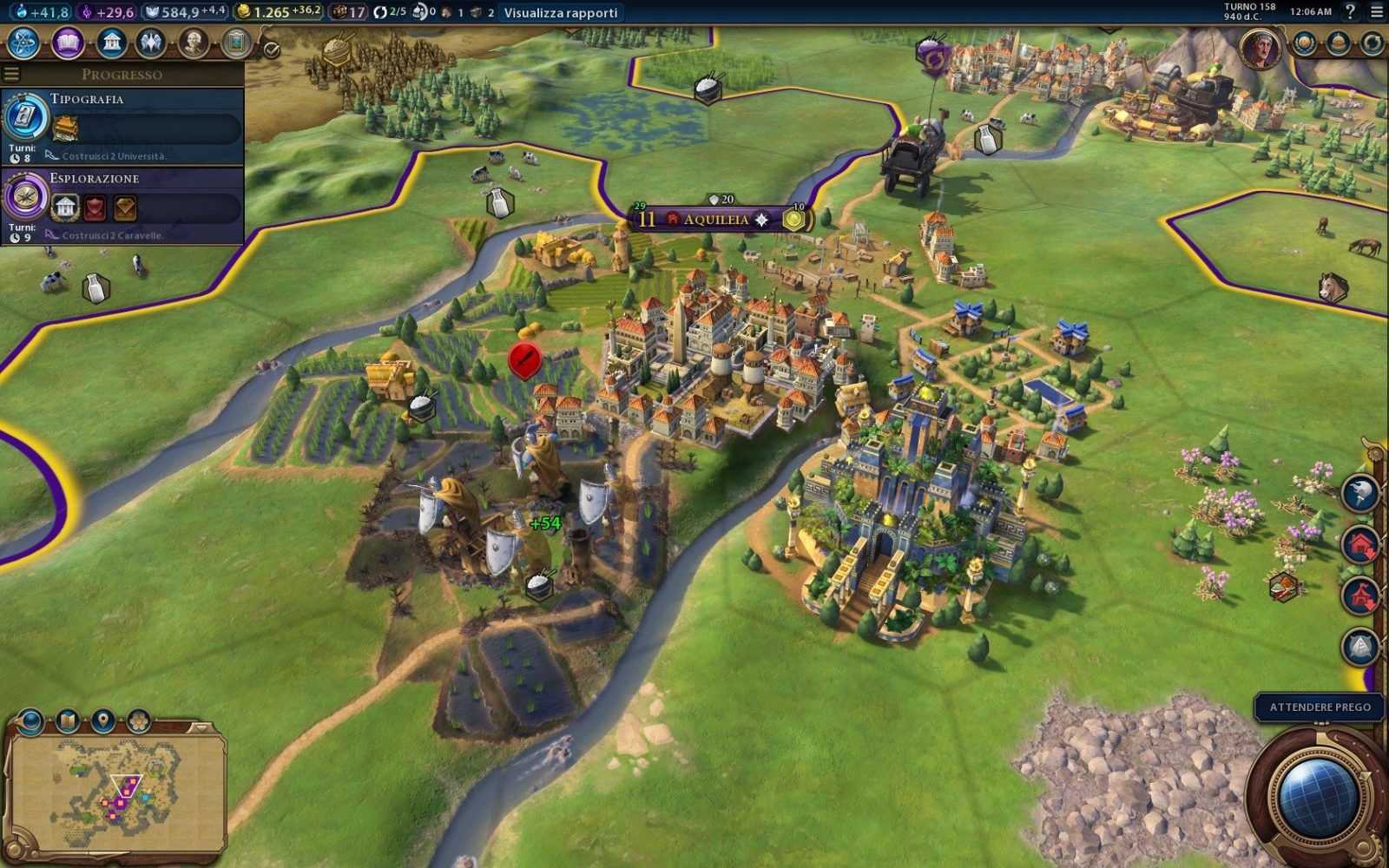Open the map pin placement tool
1389x868 pixels.
coord(103,720)
